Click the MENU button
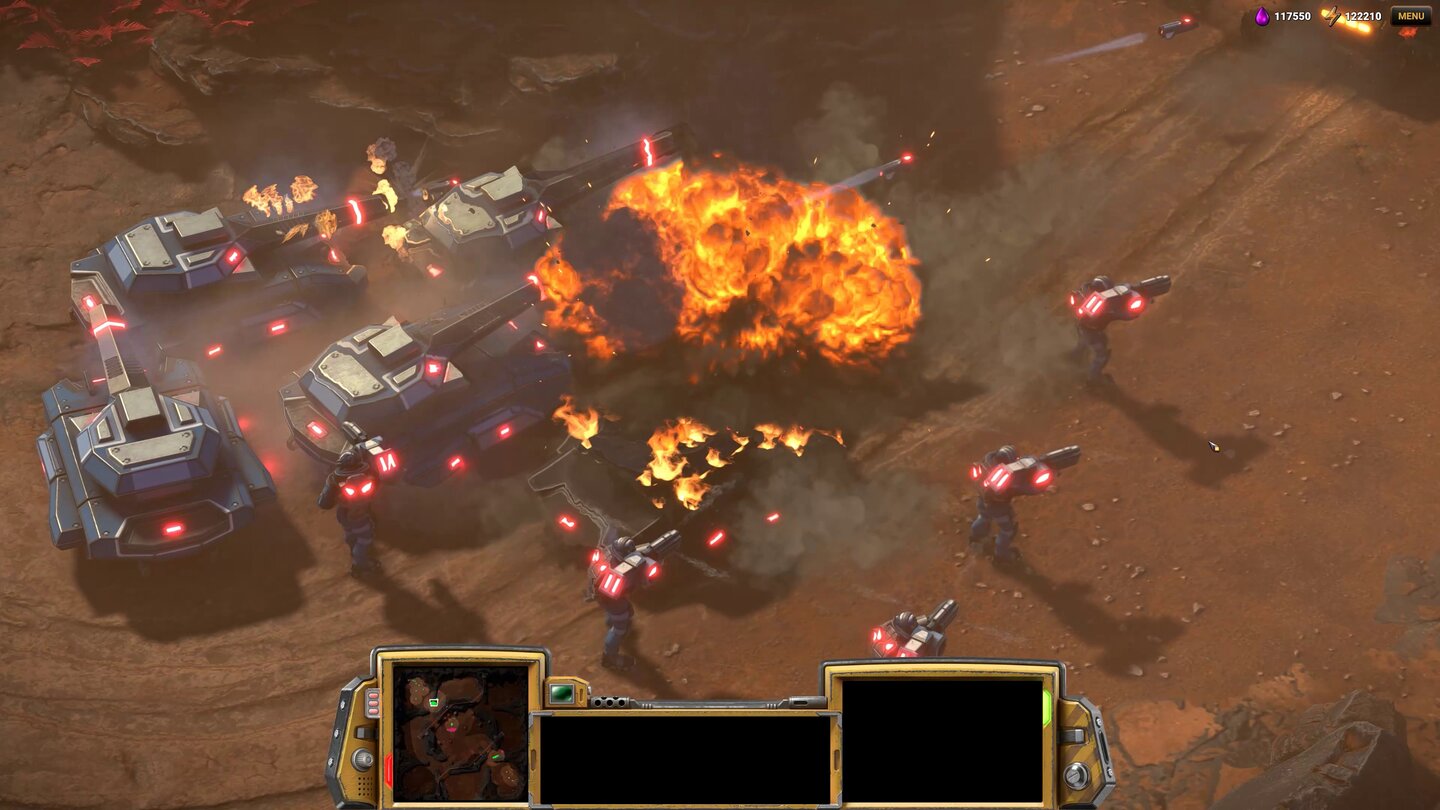The image size is (1440, 810). pos(1410,17)
